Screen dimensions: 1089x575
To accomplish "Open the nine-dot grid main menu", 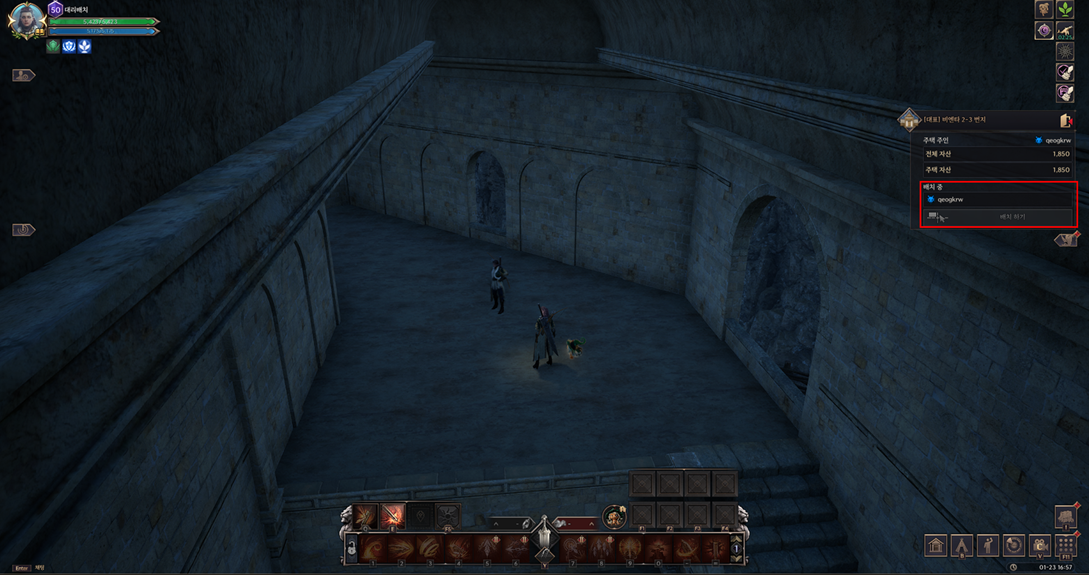I will click(x=1066, y=546).
